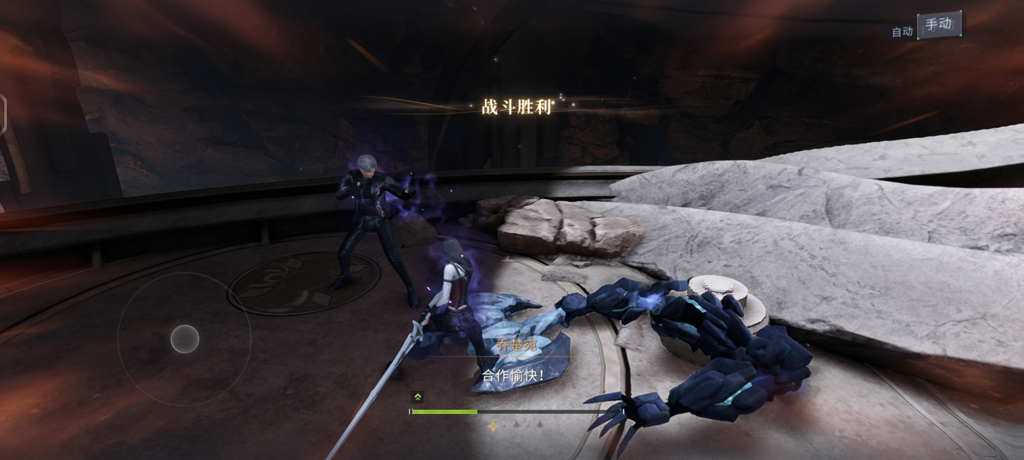Tap the virtual joystick thumb knob
Image resolution: width=1024 pixels, height=460 pixels.
pos(184,339)
